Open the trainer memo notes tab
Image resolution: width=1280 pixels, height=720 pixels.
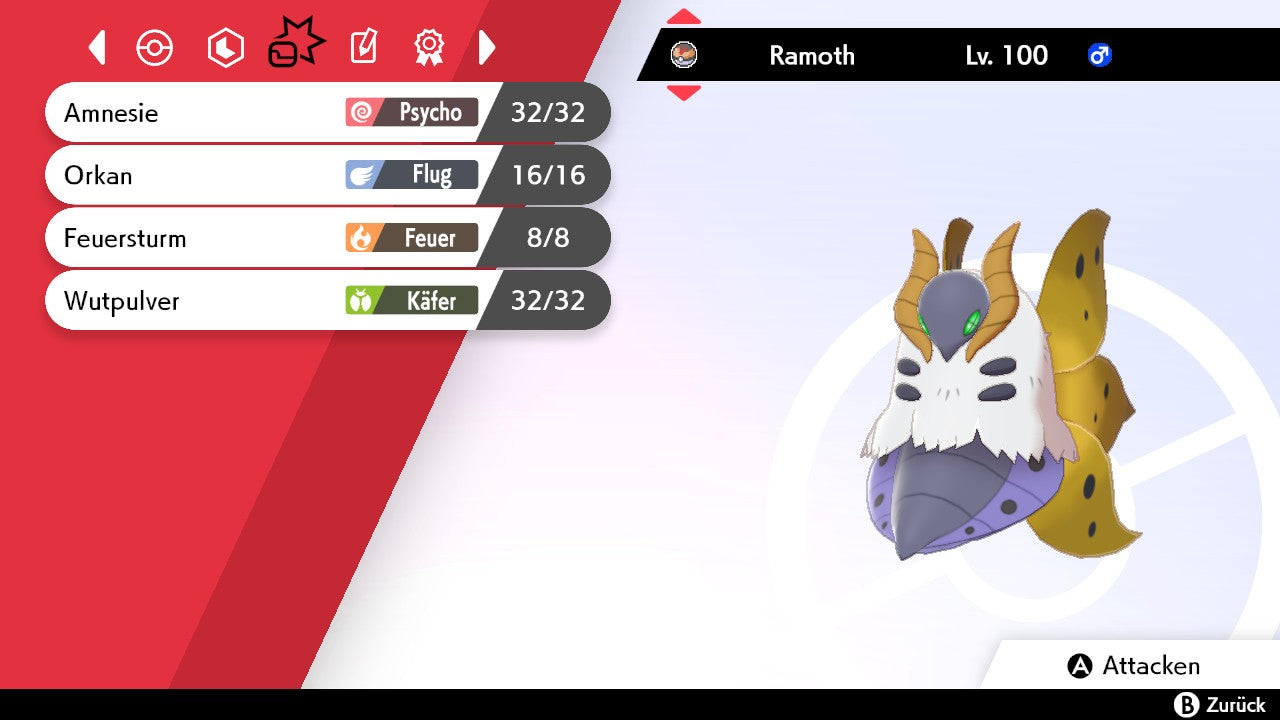[x=363, y=47]
